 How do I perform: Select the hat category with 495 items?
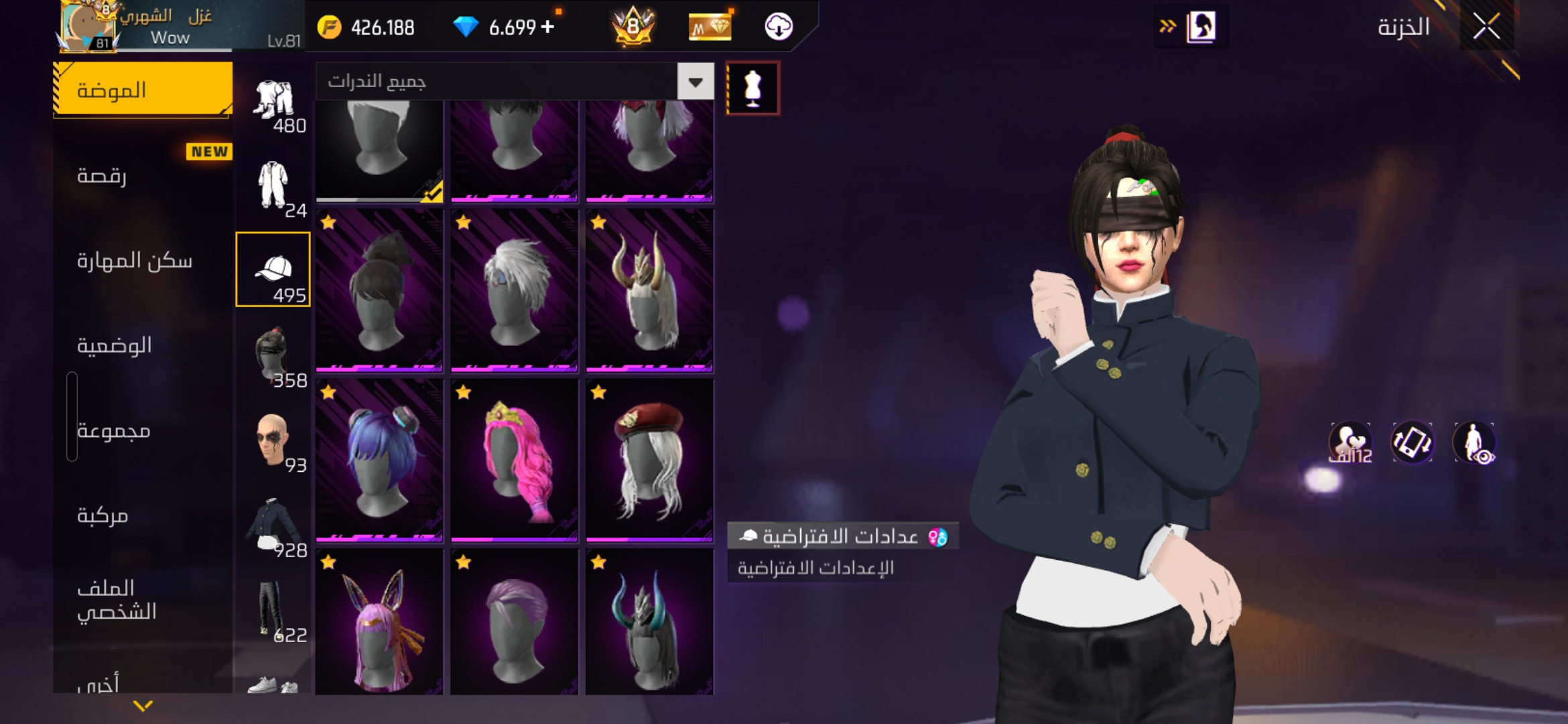click(x=273, y=269)
